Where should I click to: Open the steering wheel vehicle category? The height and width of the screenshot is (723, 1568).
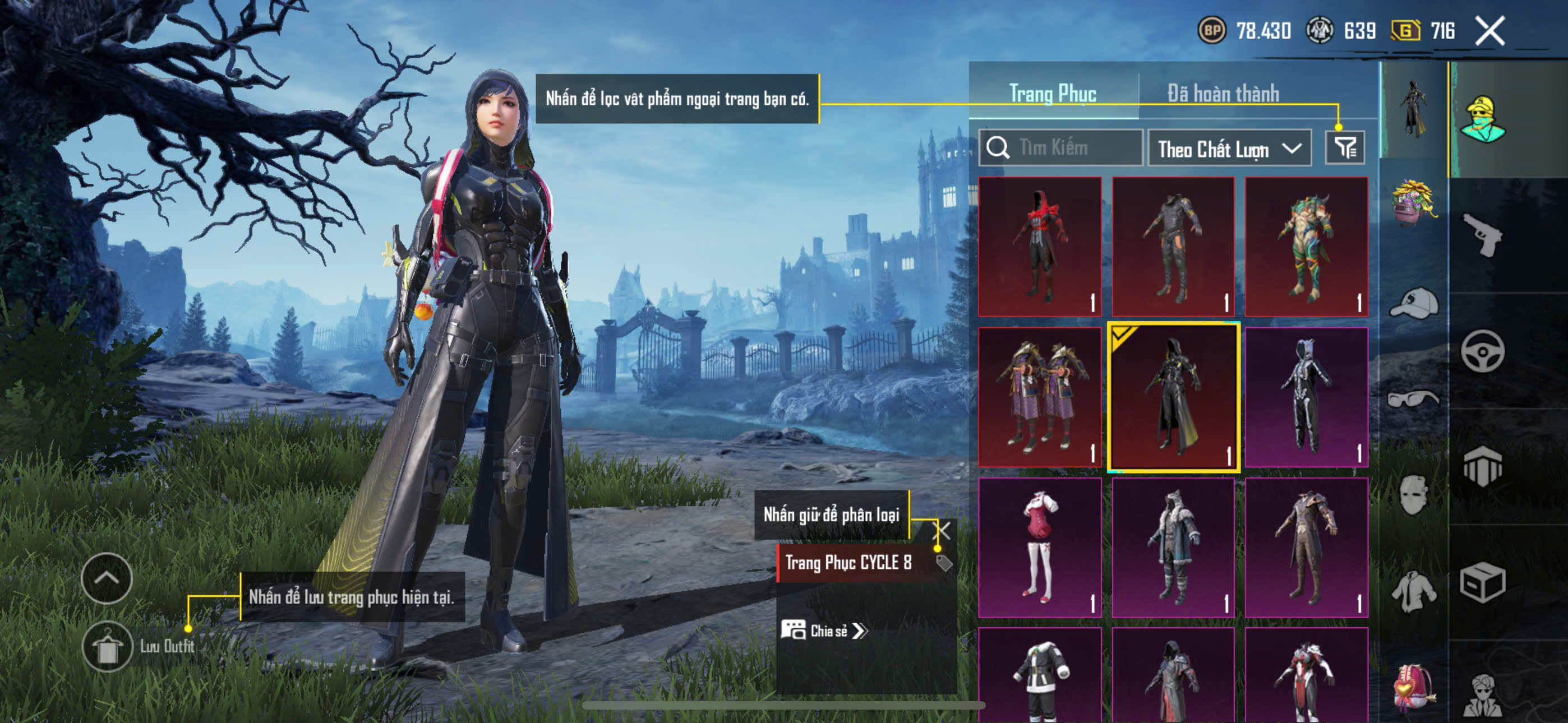(x=1482, y=351)
